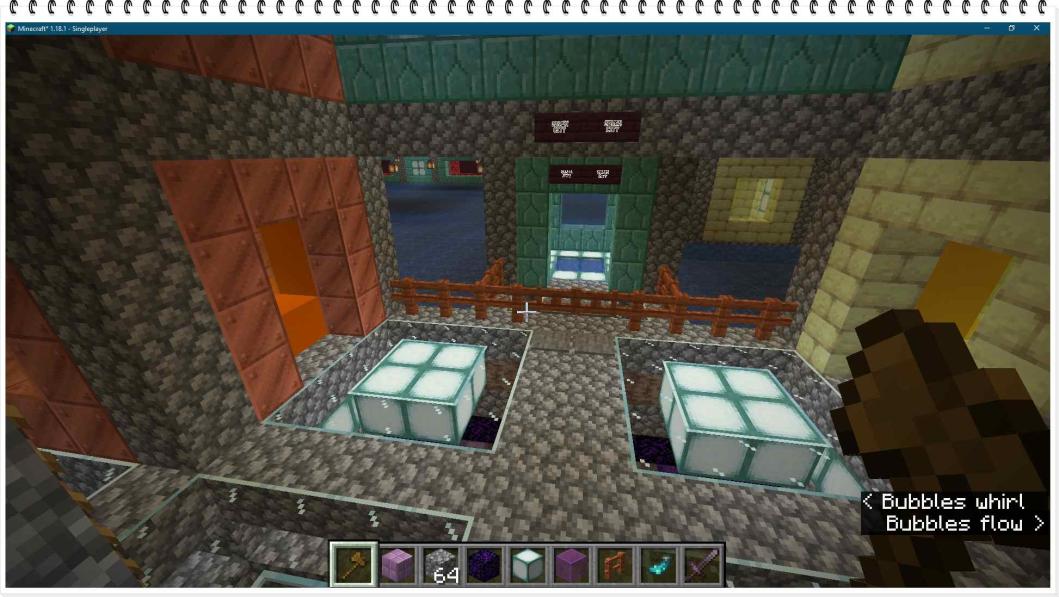This screenshot has height=597, width=1059.
Task: Choose the gravel stack of 64
Action: 440,565
